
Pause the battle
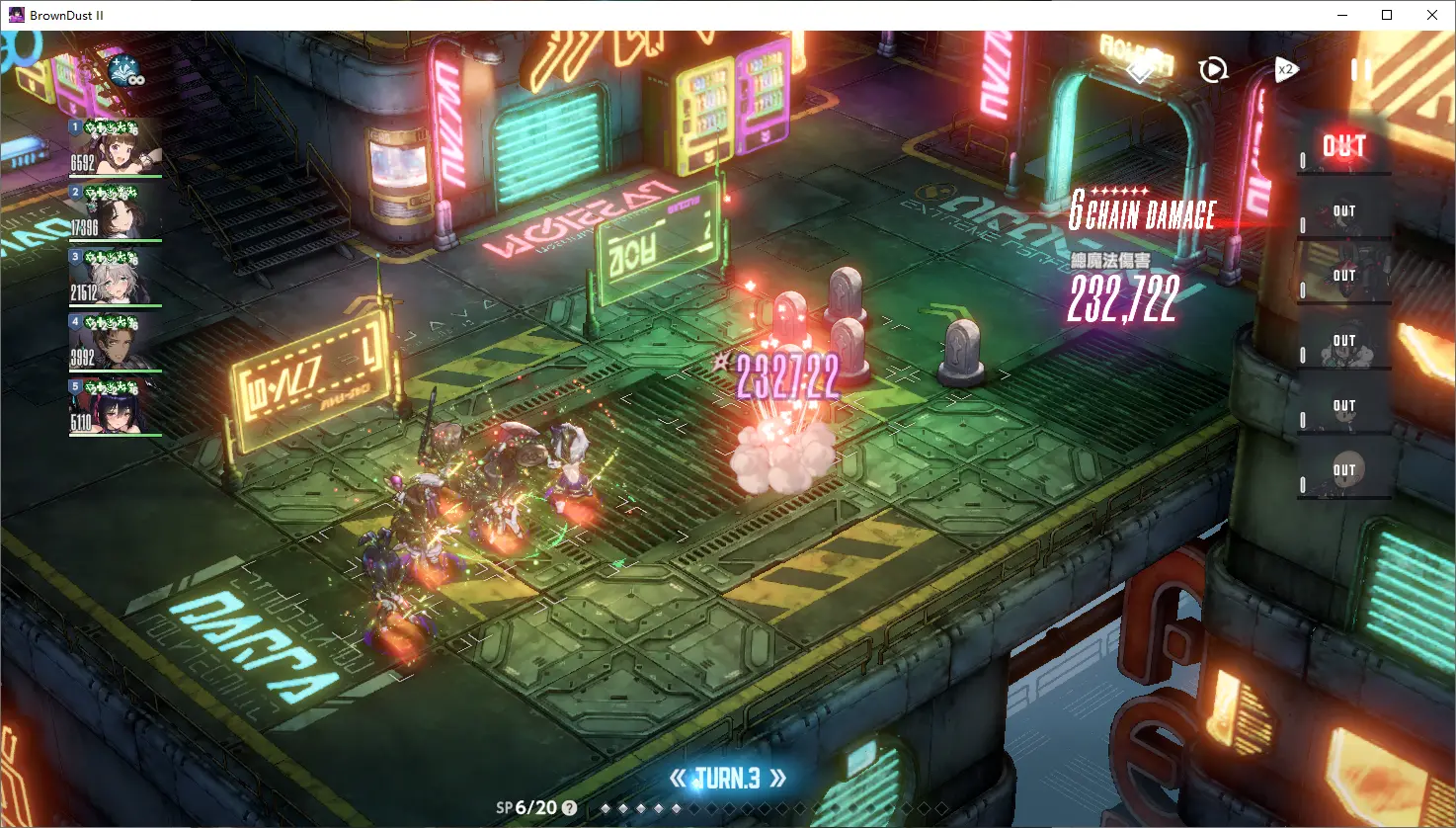(1359, 70)
